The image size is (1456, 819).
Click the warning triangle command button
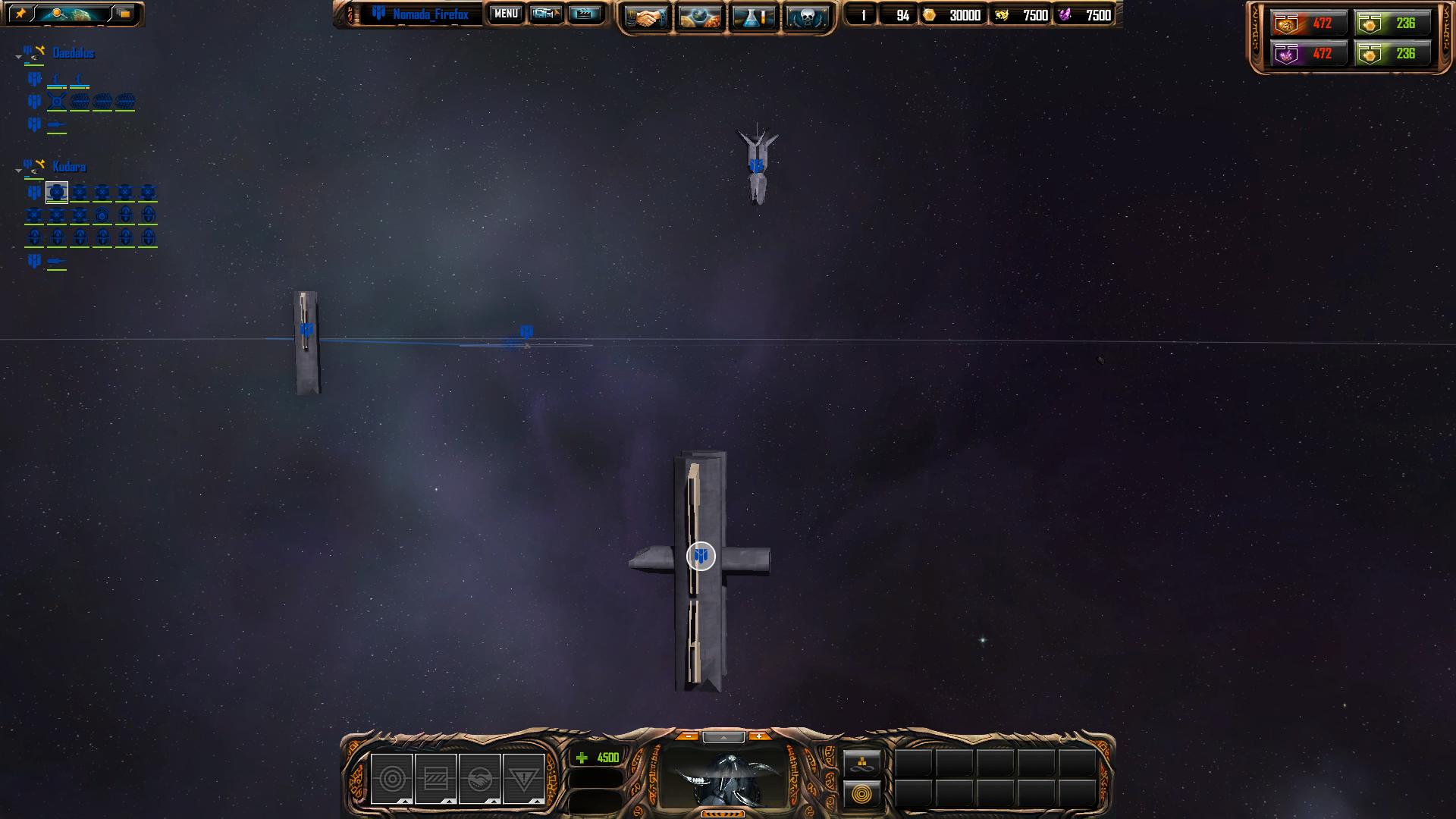pos(523,779)
